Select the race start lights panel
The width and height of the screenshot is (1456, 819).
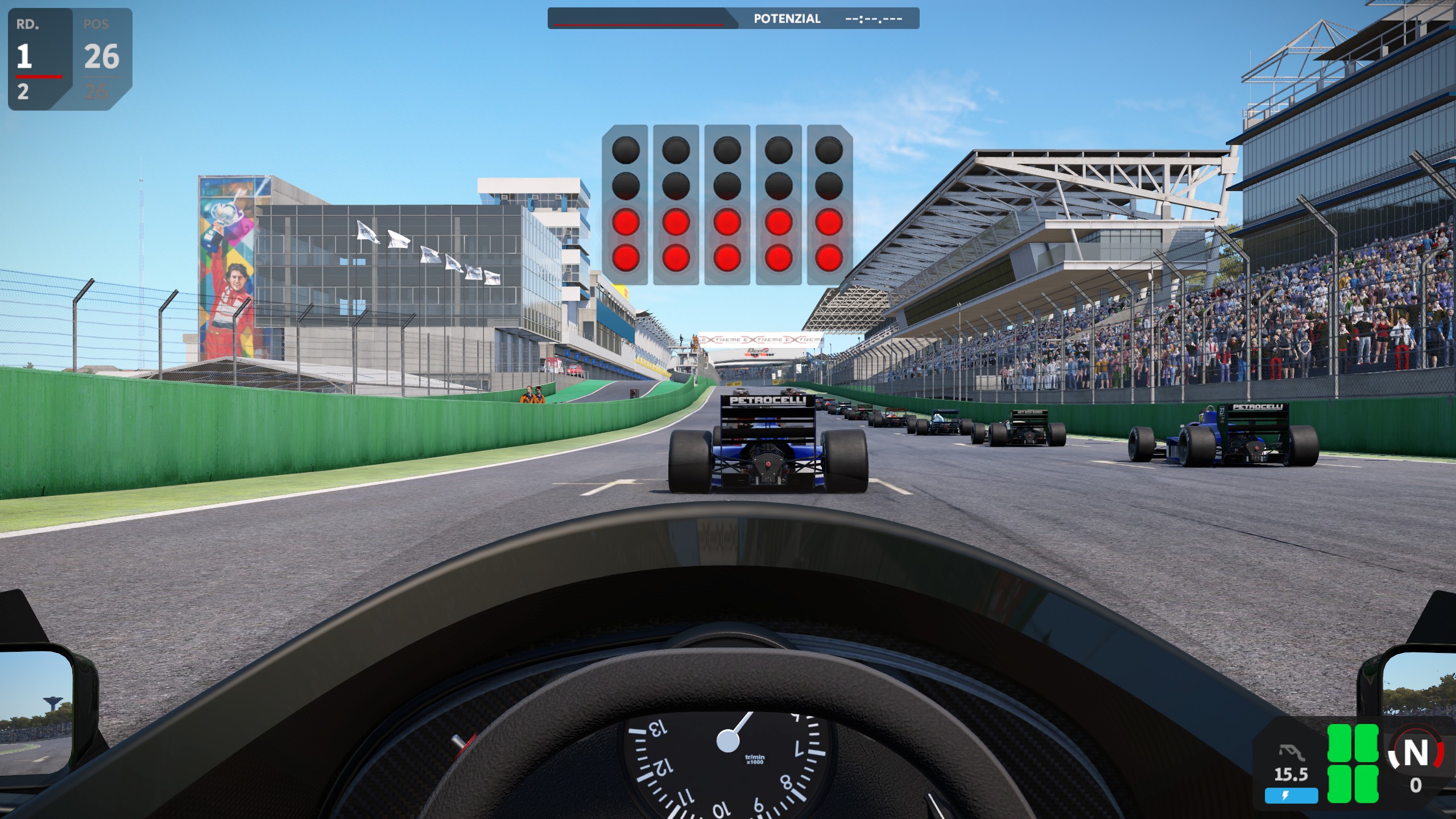click(x=727, y=204)
